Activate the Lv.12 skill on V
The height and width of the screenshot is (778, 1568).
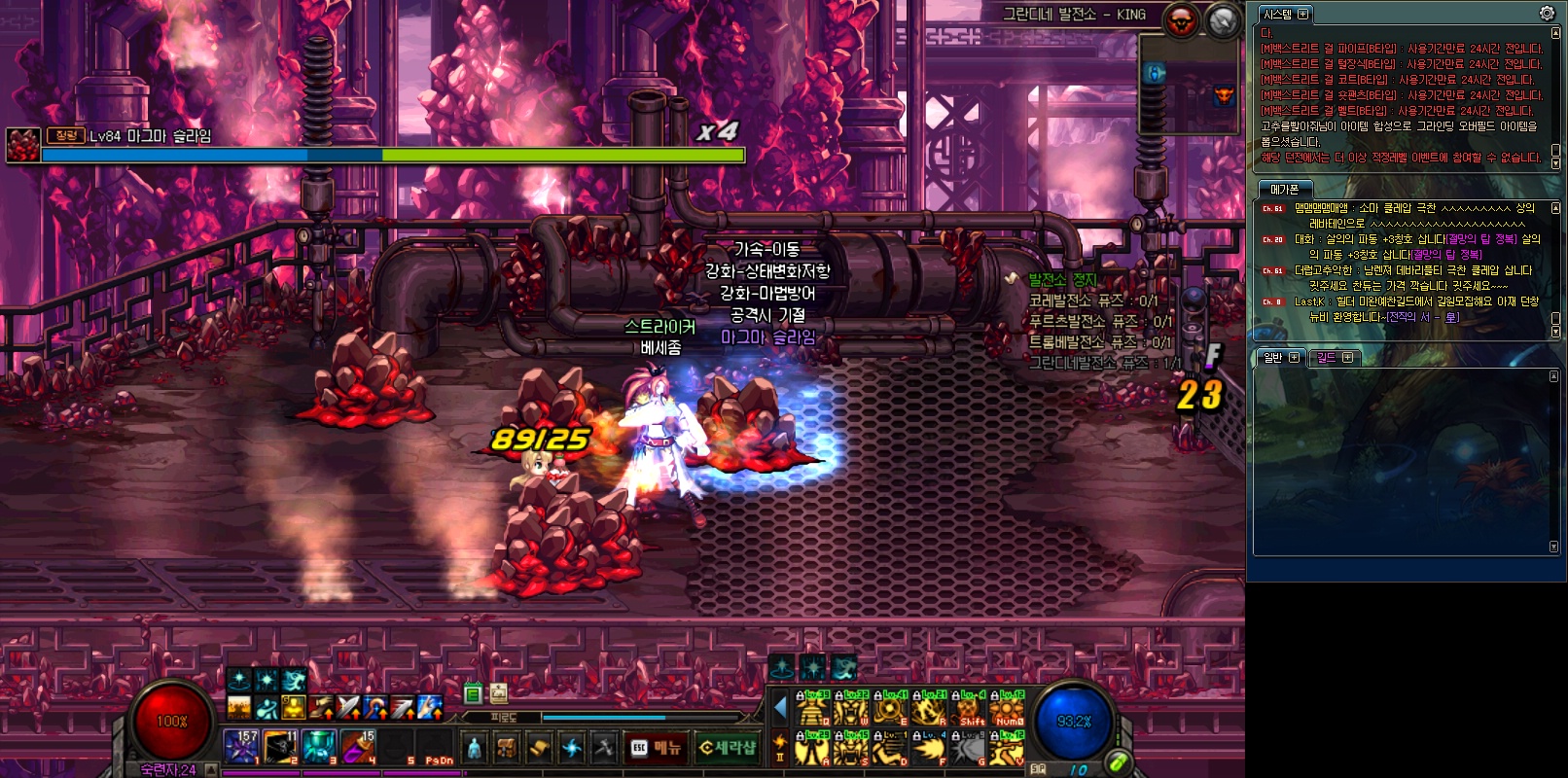click(1007, 749)
